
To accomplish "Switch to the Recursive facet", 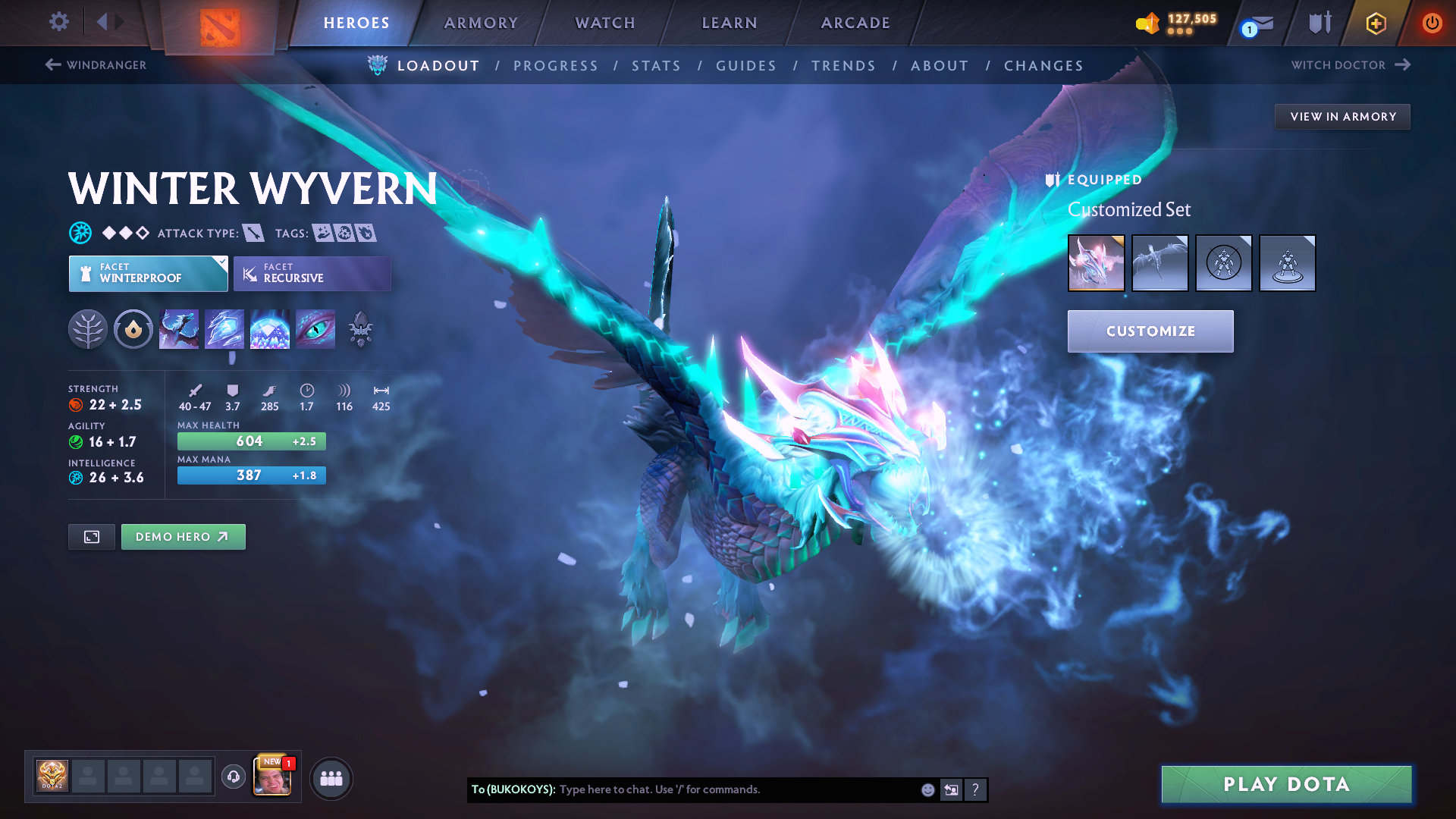I will 312,274.
